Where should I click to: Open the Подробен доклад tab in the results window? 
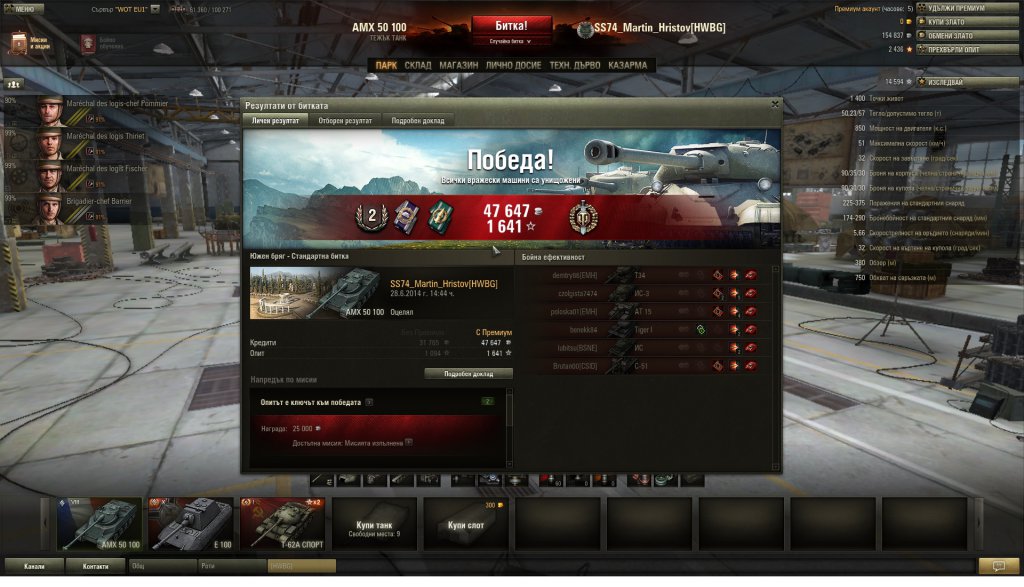419,120
